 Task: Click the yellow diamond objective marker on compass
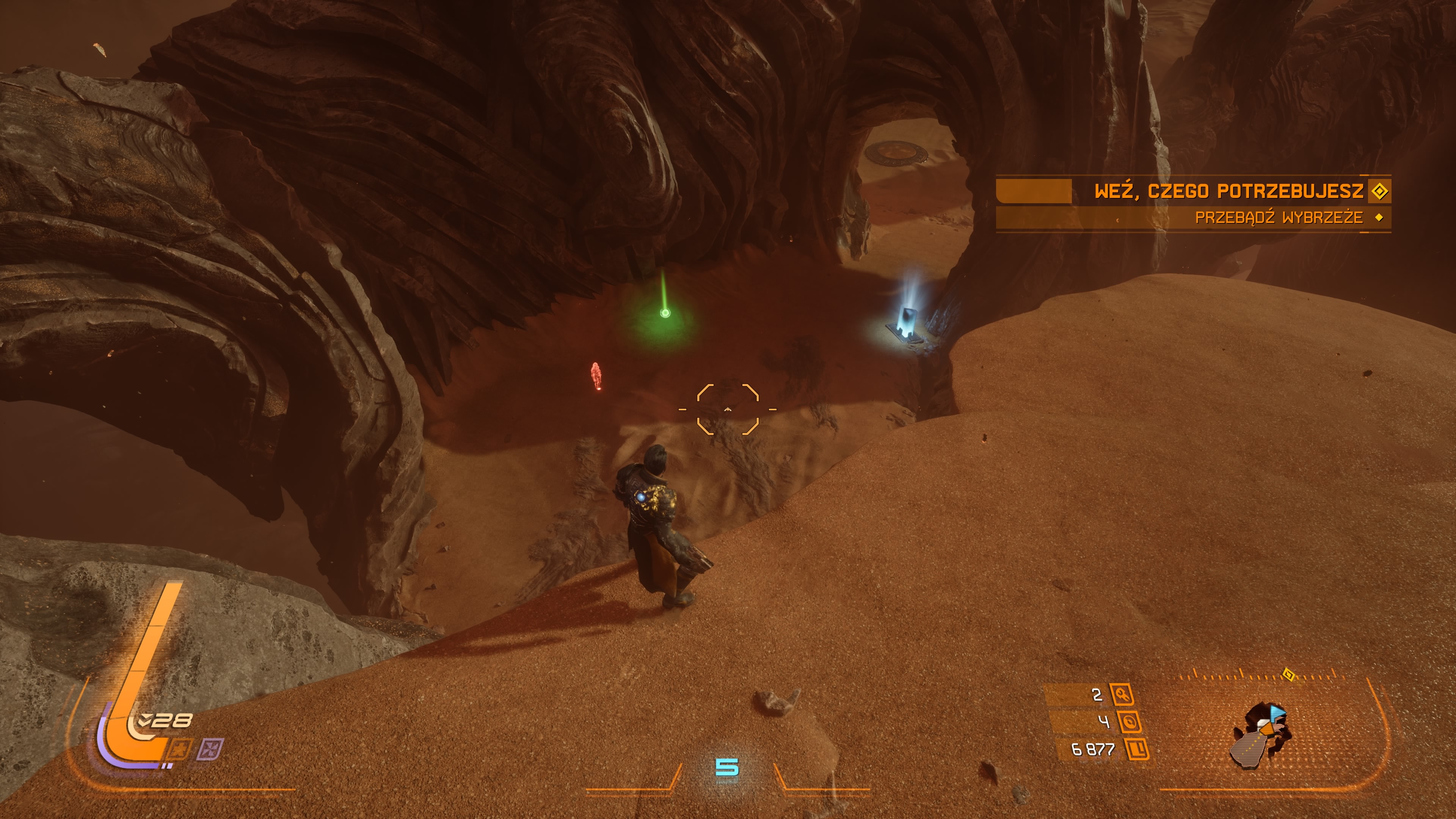point(1288,674)
